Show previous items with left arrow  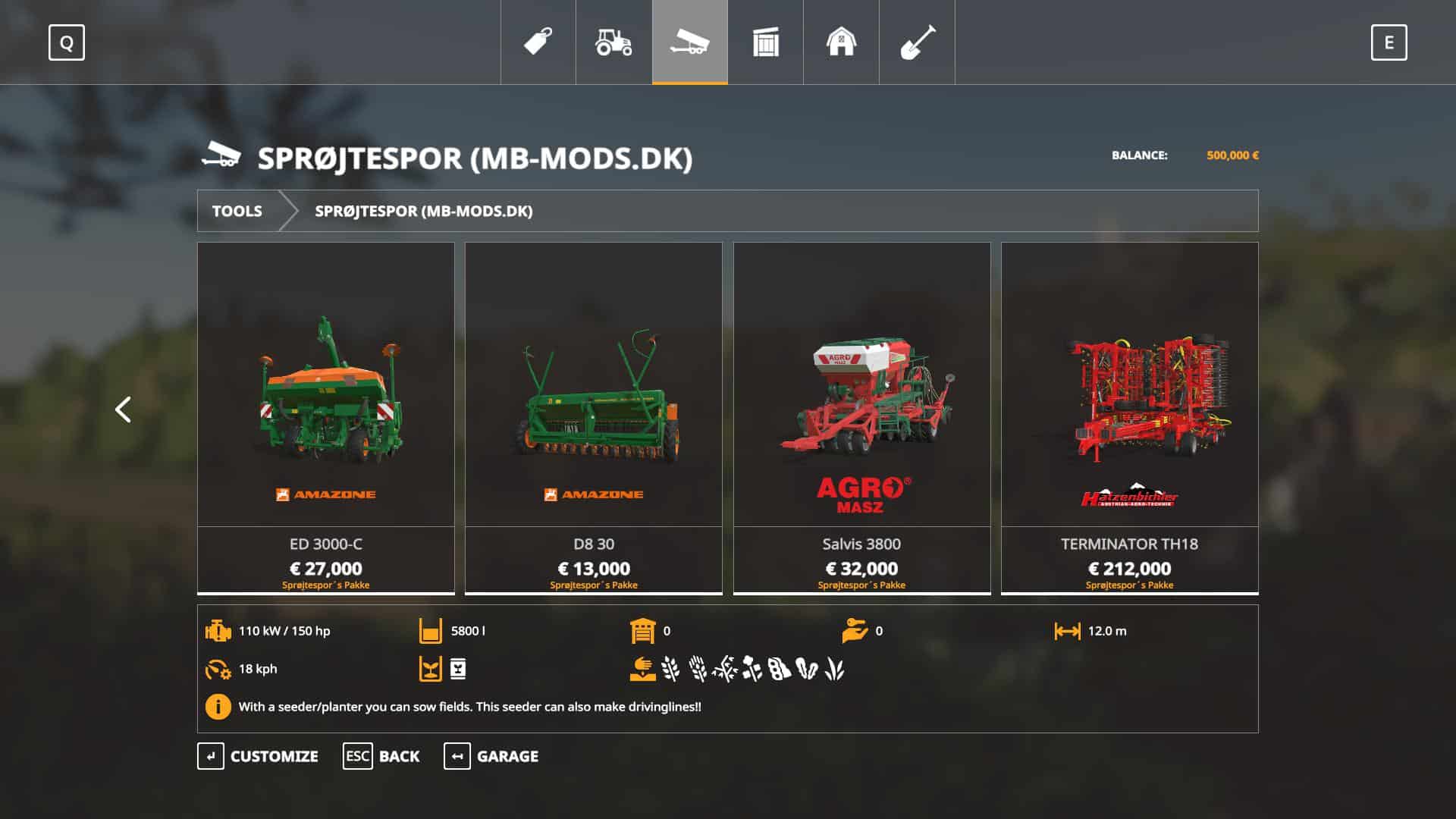click(123, 409)
